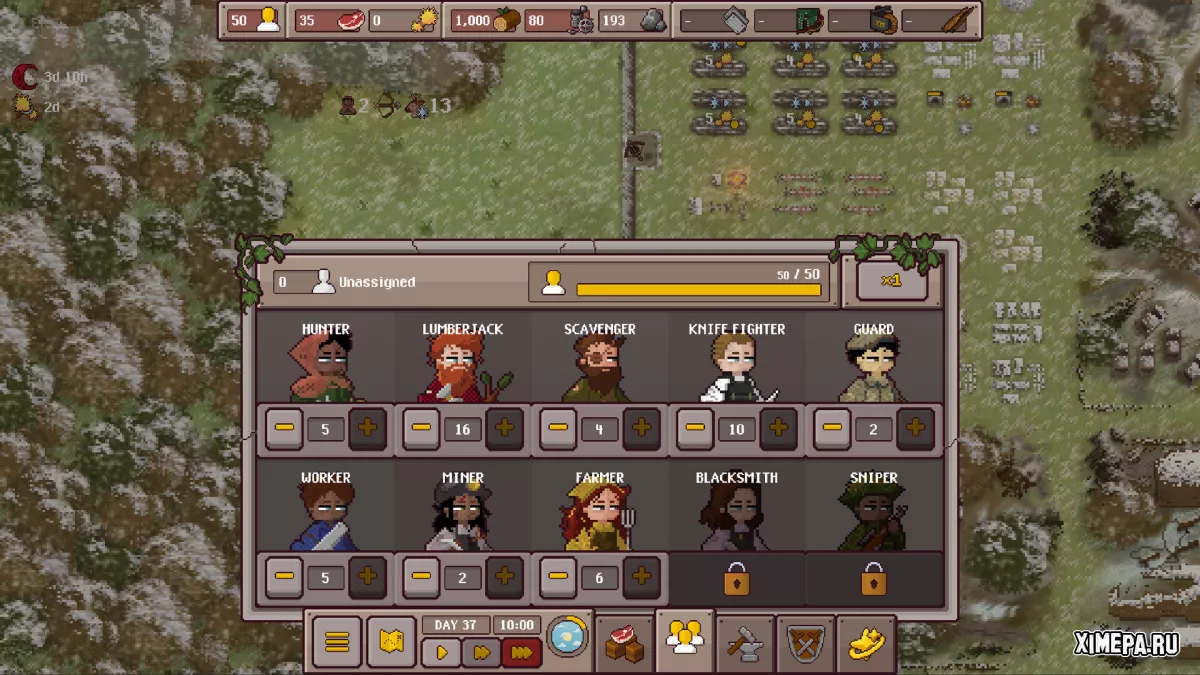Add one more Hunter

pyautogui.click(x=367, y=429)
